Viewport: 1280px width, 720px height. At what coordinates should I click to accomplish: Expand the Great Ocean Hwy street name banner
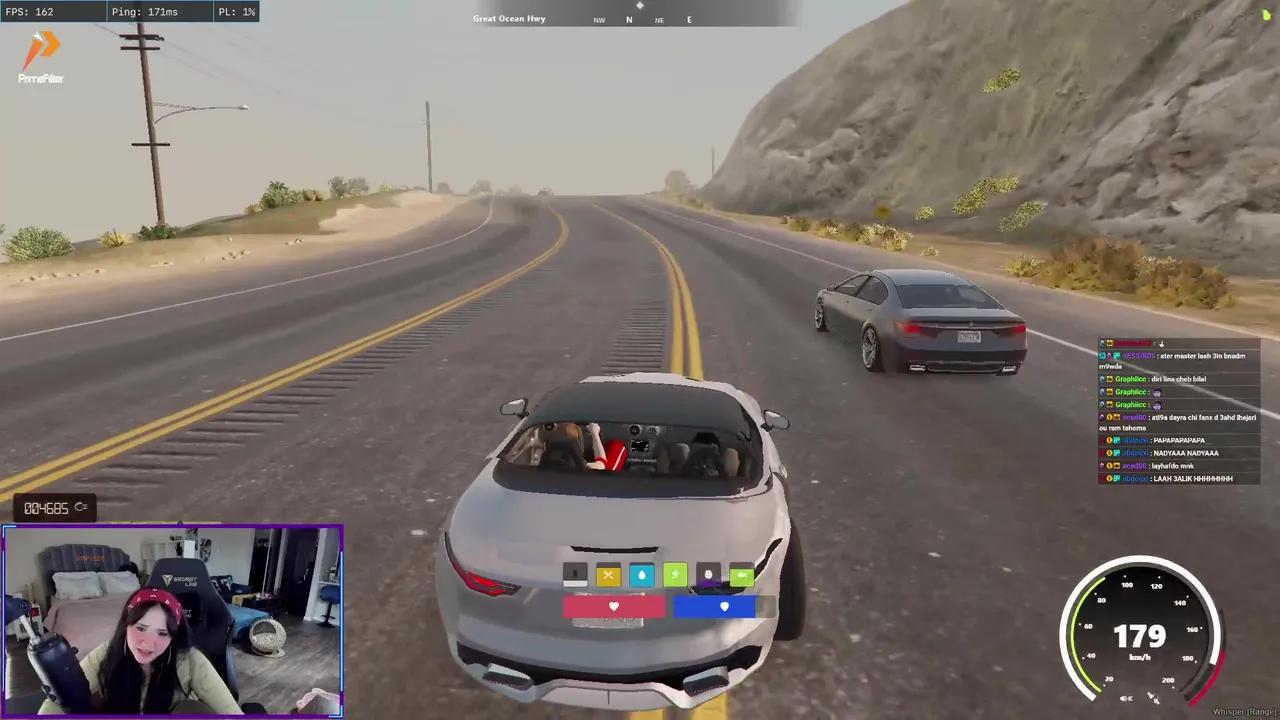click(x=509, y=18)
